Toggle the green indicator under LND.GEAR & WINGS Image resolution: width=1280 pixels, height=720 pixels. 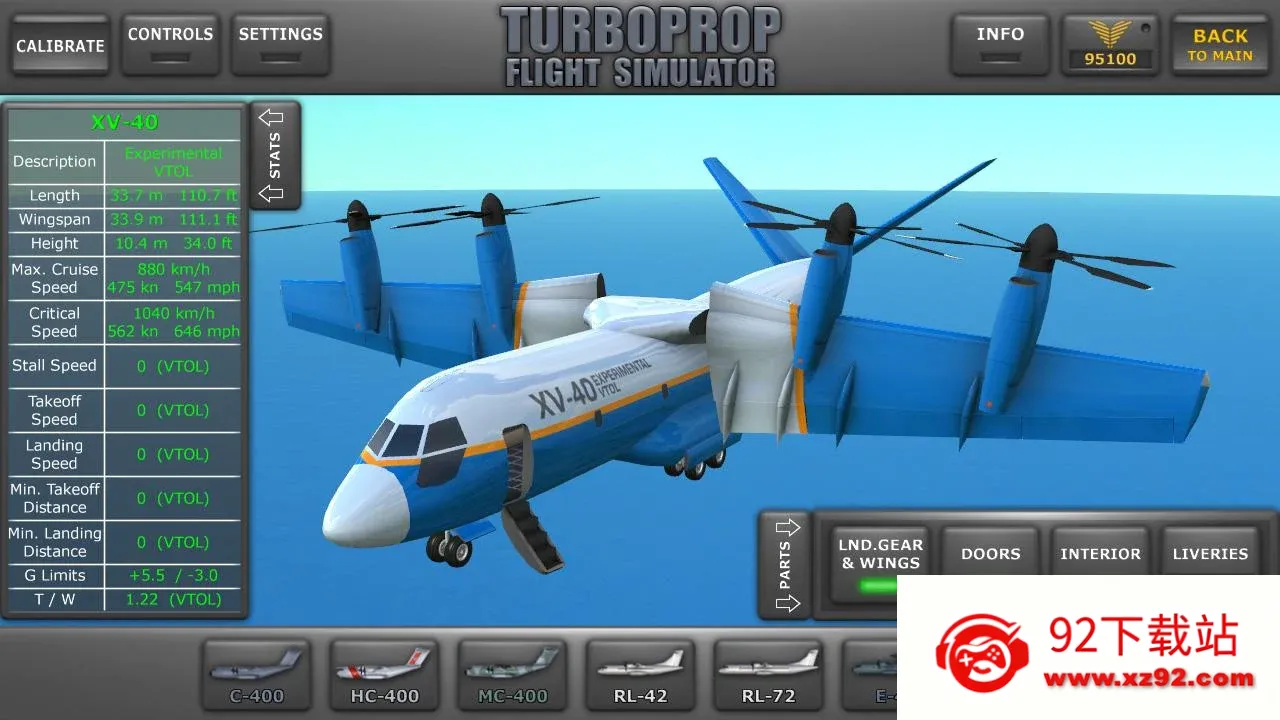tap(878, 587)
